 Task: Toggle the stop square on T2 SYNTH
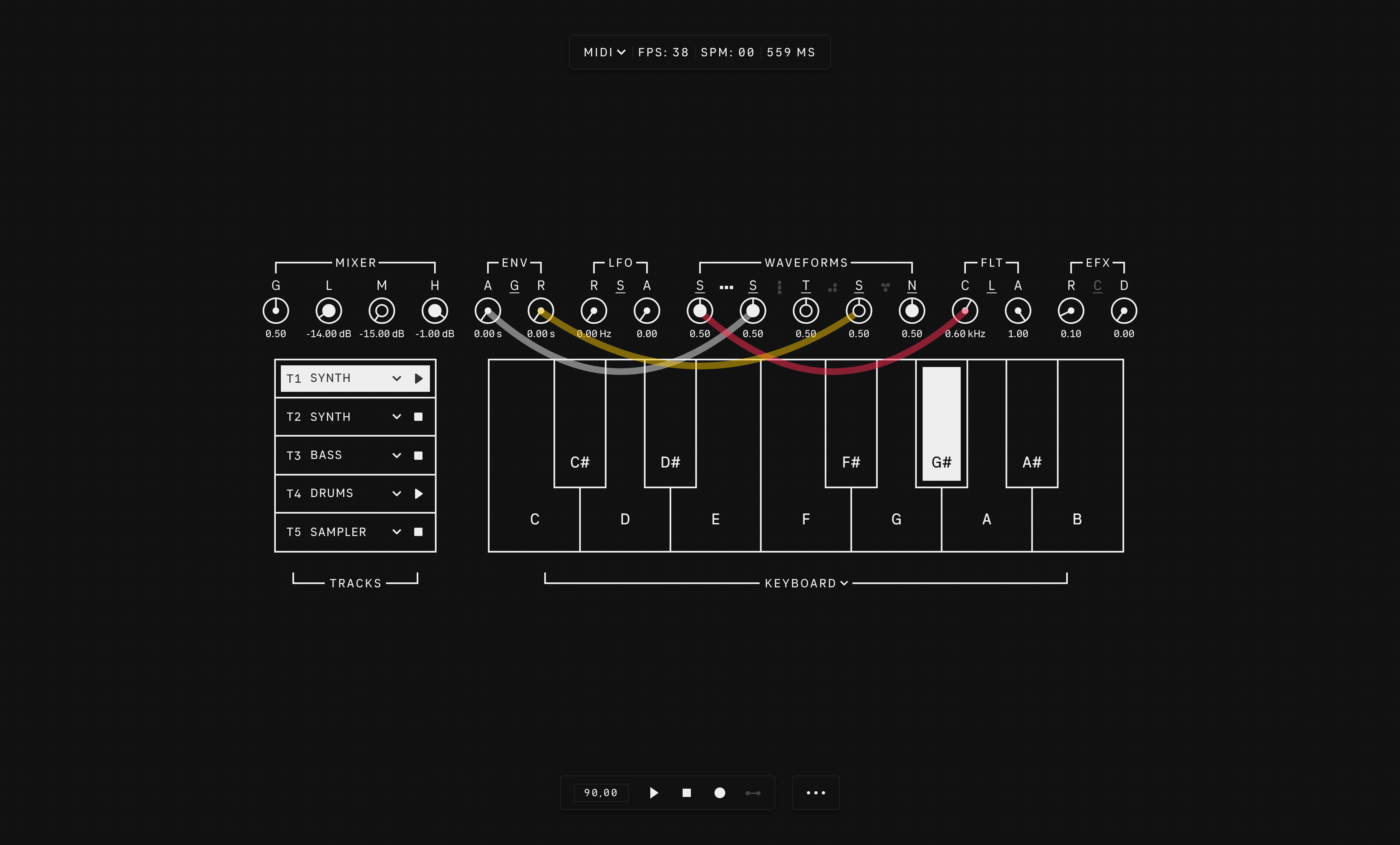[418, 416]
